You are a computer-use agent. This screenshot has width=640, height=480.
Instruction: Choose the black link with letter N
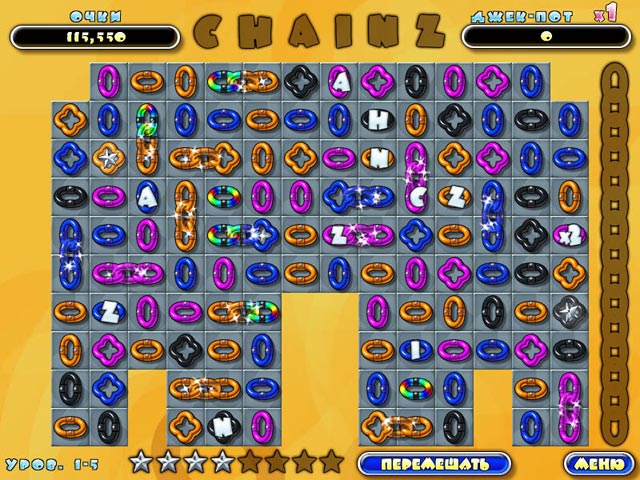(221, 426)
